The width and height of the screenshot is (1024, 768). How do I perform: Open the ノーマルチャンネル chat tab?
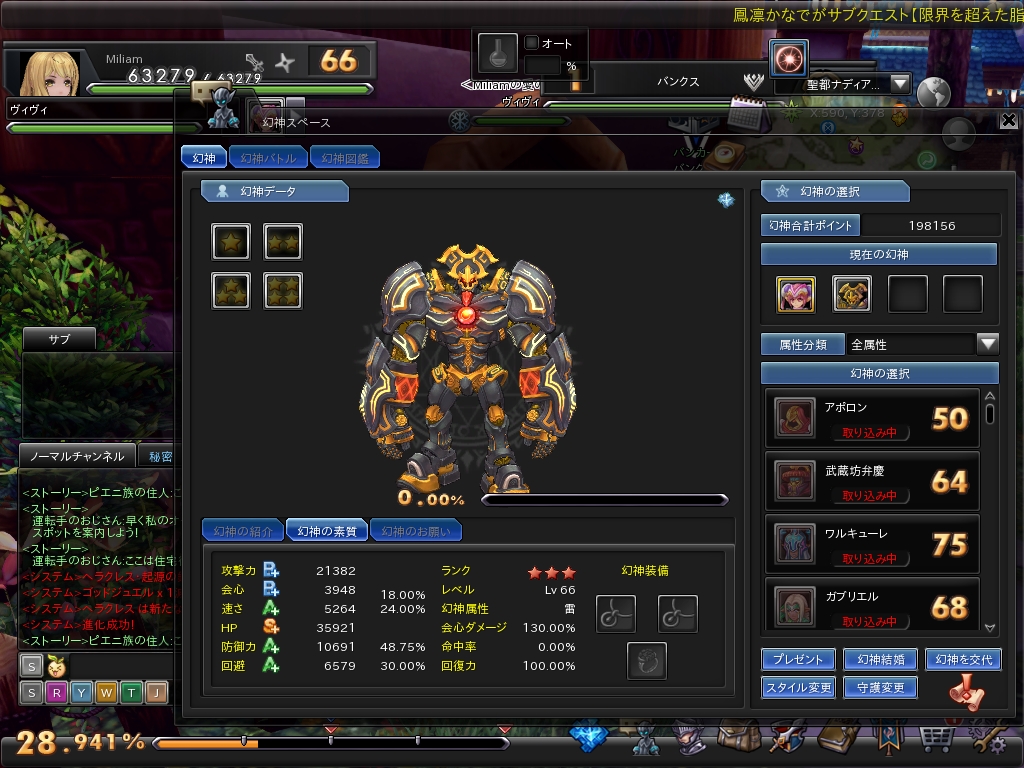[x=78, y=456]
